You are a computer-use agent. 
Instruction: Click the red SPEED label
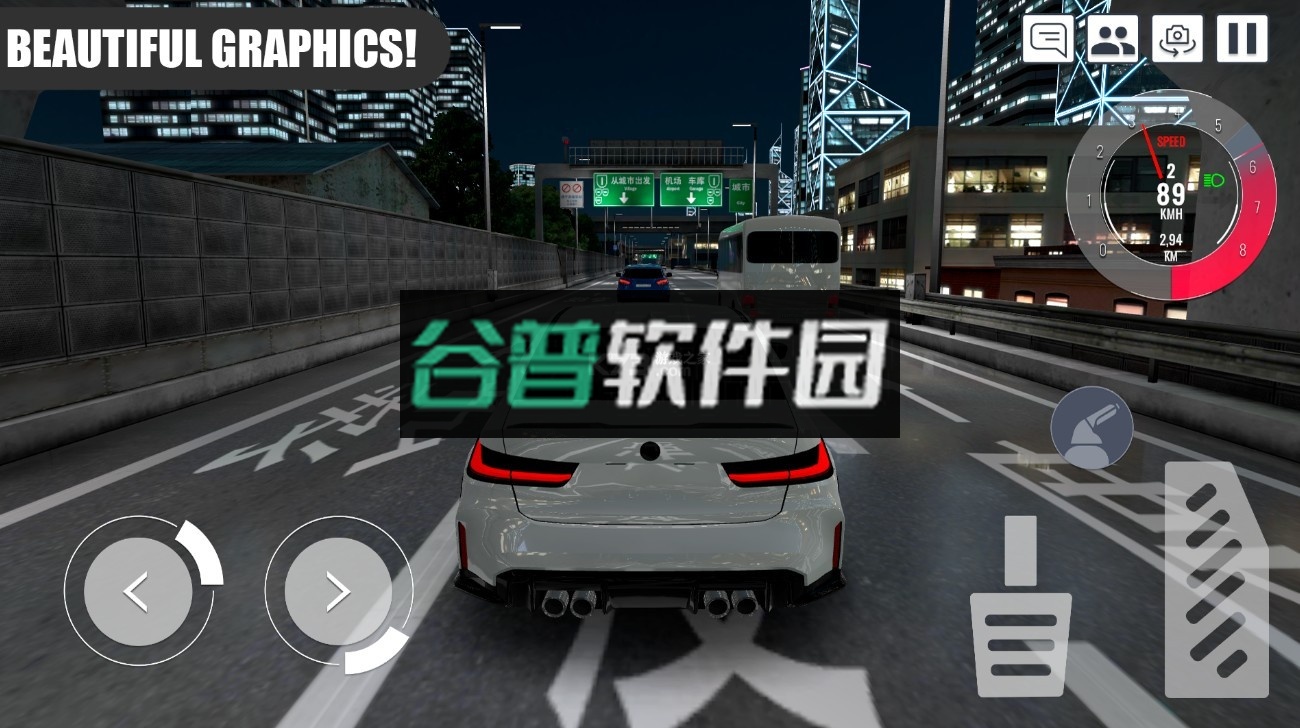pyautogui.click(x=1170, y=143)
